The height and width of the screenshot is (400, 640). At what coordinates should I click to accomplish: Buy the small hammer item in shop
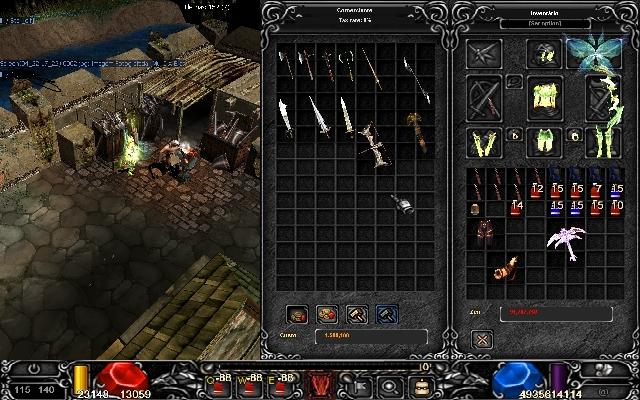click(401, 203)
